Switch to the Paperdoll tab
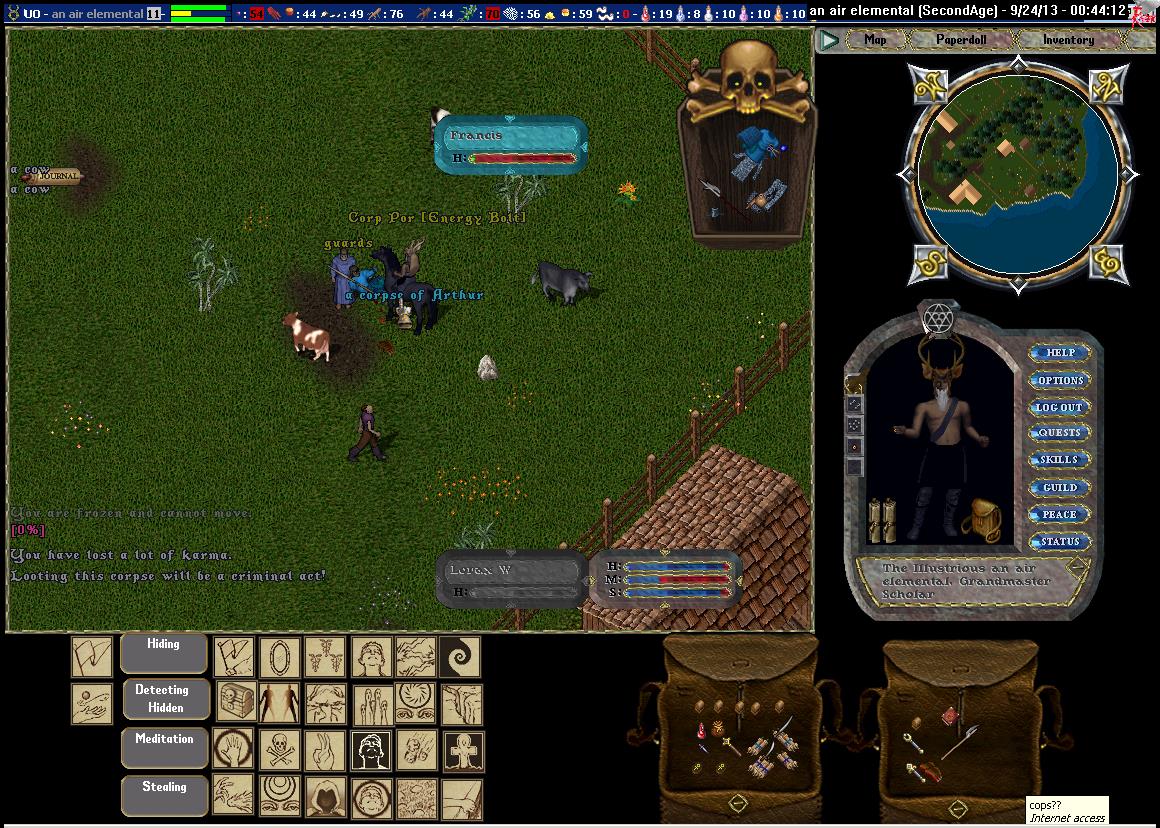Viewport: 1160px width, 828px height. coord(960,40)
